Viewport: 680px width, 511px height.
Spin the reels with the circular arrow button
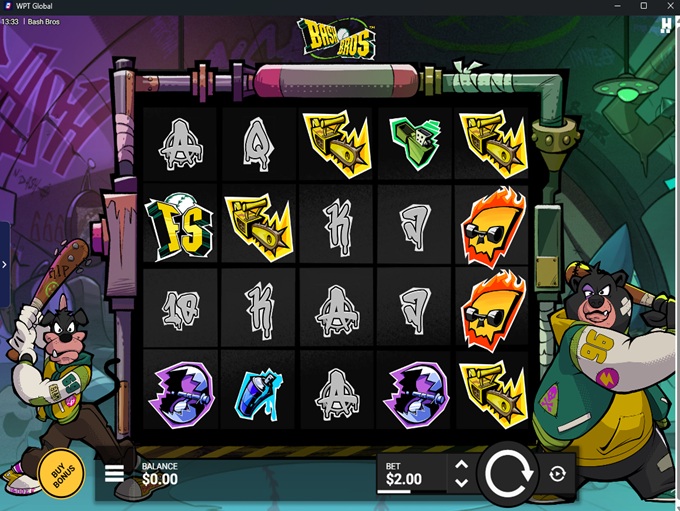tap(508, 473)
